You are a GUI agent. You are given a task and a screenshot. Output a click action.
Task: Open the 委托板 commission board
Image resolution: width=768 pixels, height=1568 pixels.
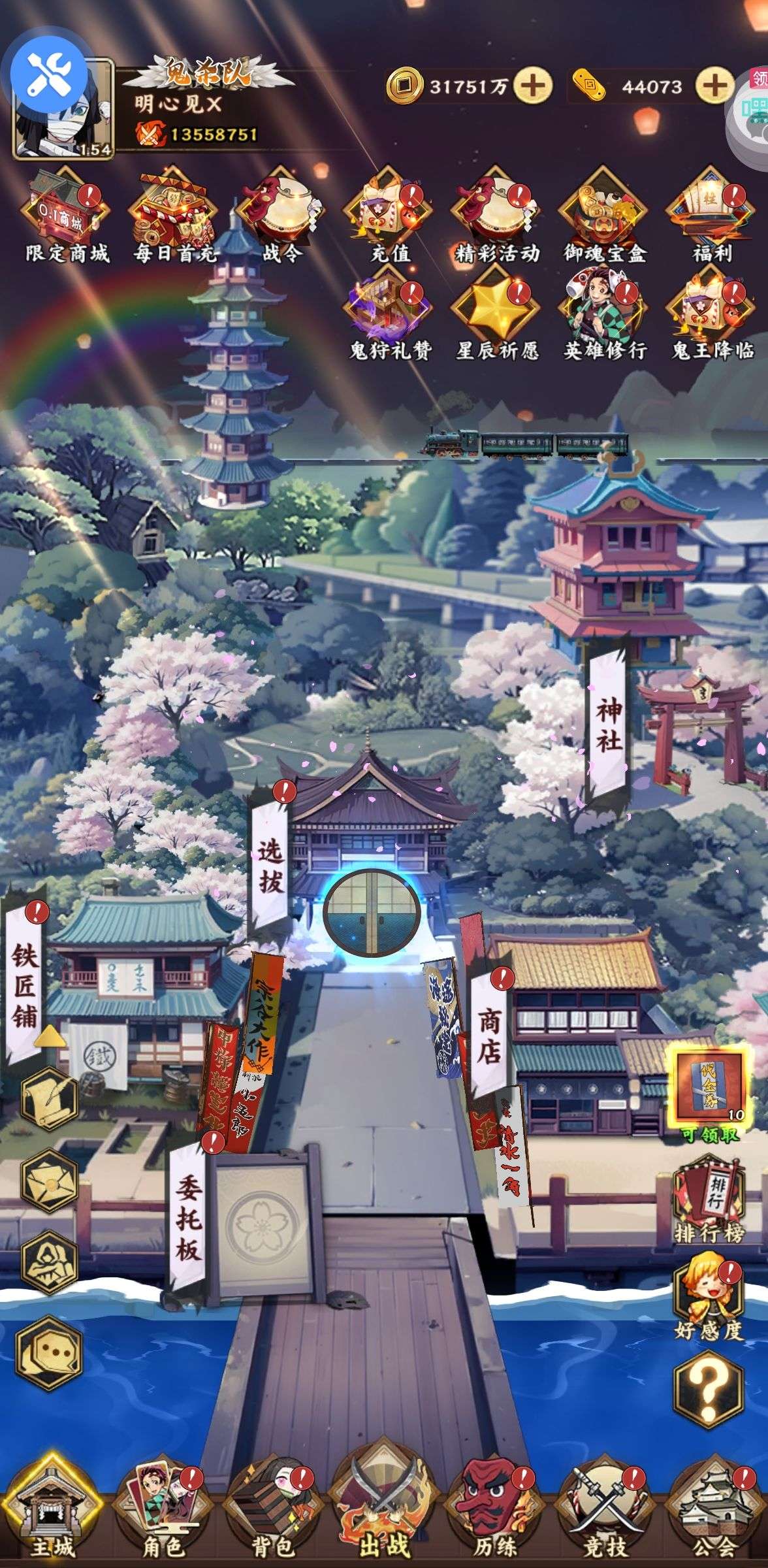(187, 1213)
